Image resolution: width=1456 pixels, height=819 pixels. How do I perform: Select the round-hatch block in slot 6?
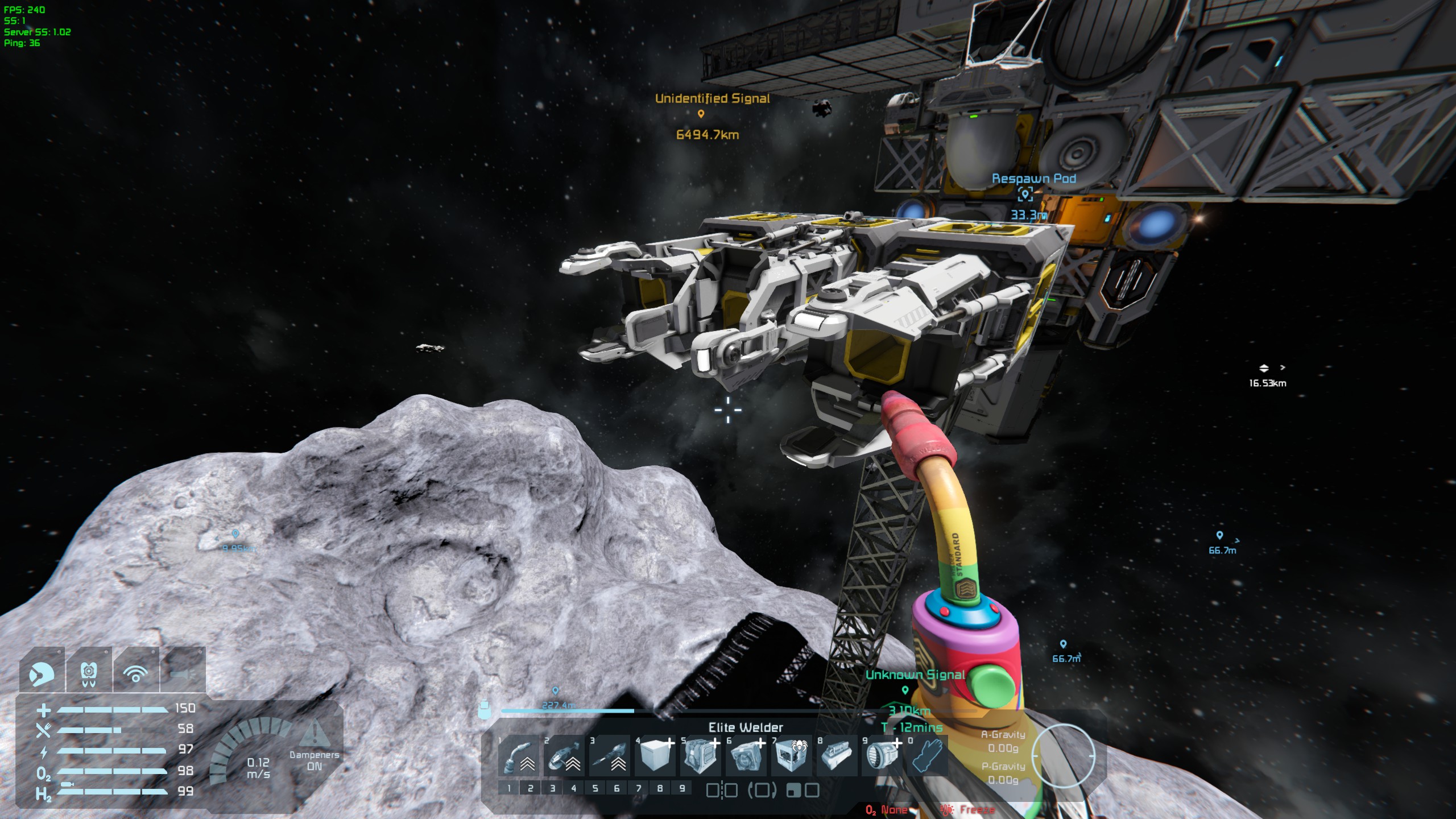point(746,756)
